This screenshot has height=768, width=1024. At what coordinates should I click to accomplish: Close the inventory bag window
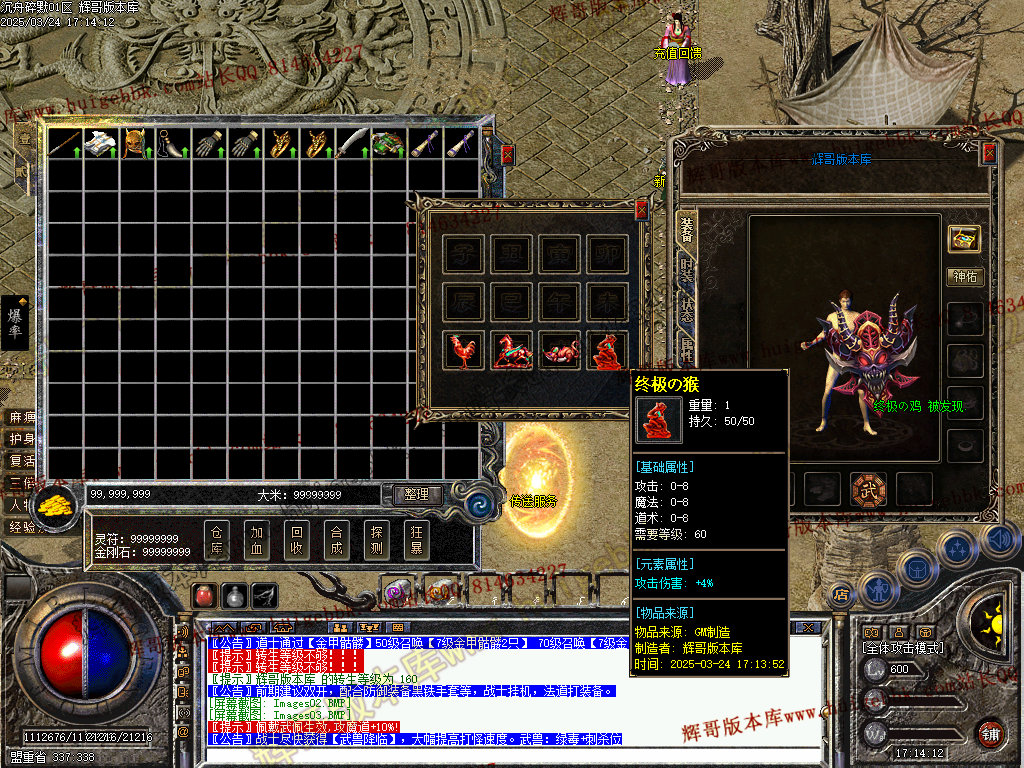tap(507, 154)
